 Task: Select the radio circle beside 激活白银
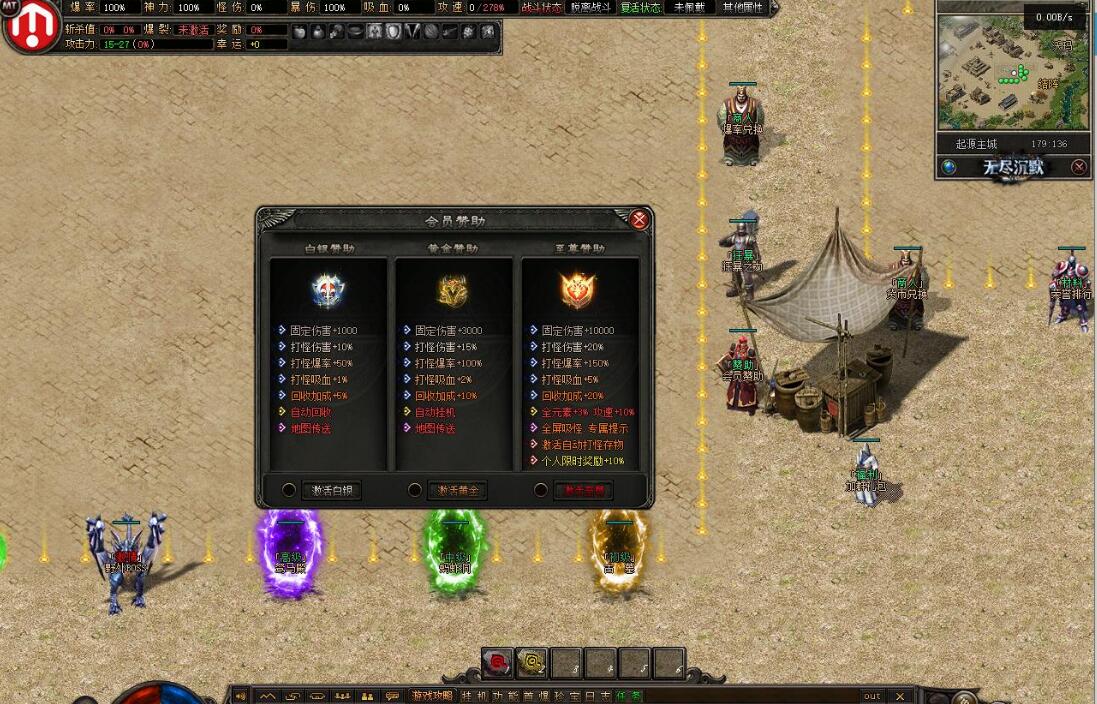tap(289, 490)
